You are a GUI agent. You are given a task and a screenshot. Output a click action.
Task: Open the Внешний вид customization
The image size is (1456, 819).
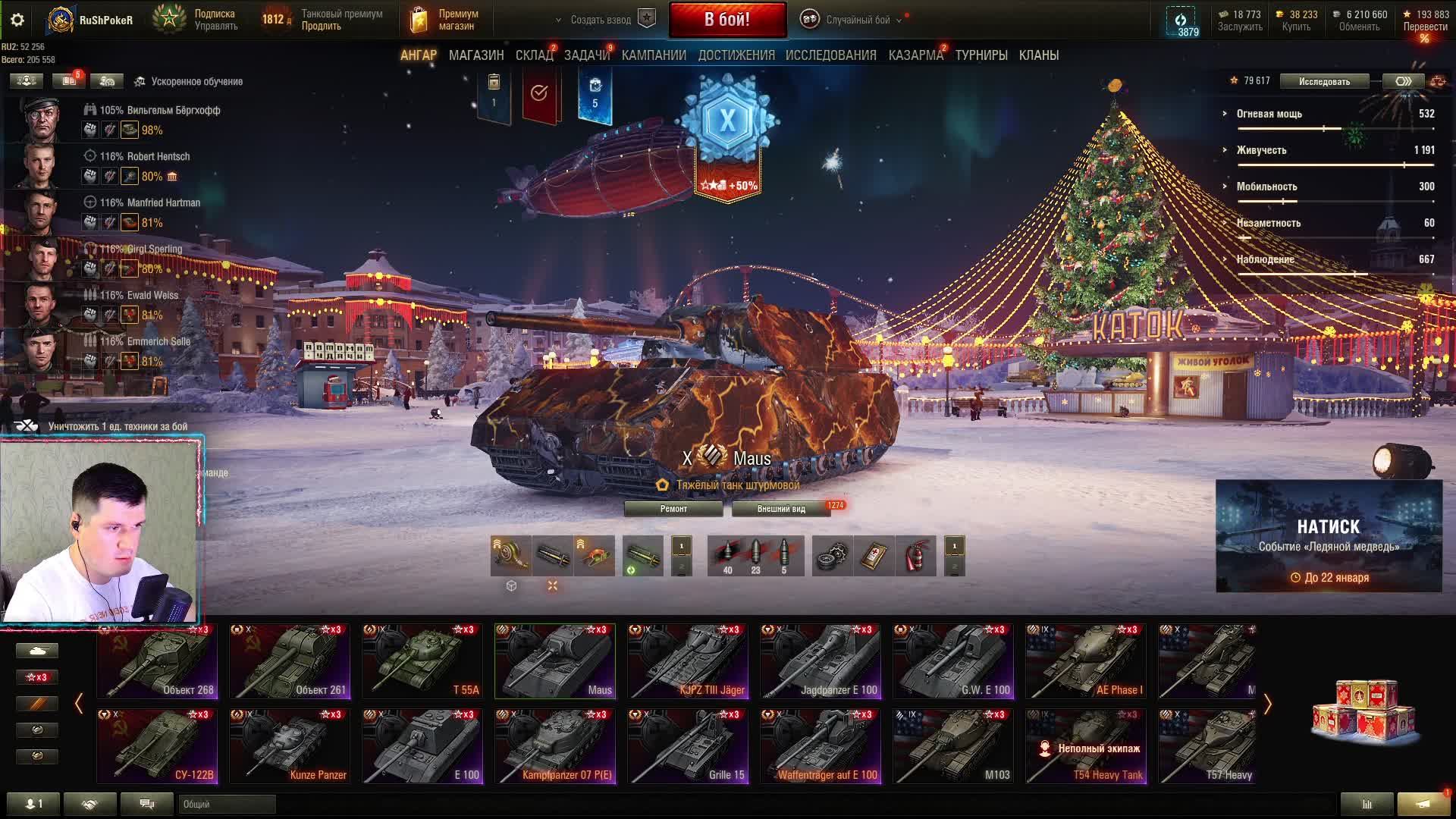click(781, 509)
